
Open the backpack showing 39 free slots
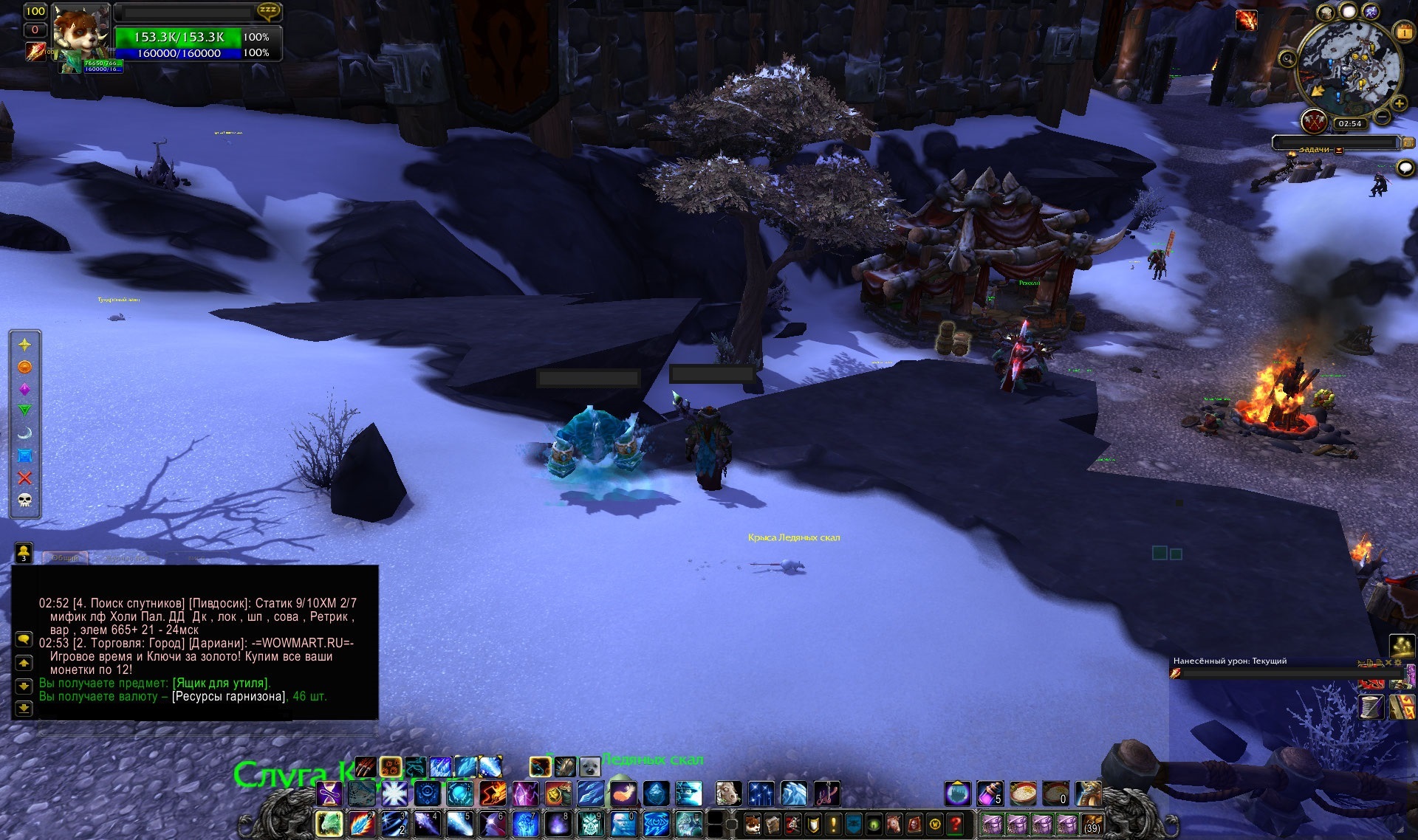tap(1091, 824)
